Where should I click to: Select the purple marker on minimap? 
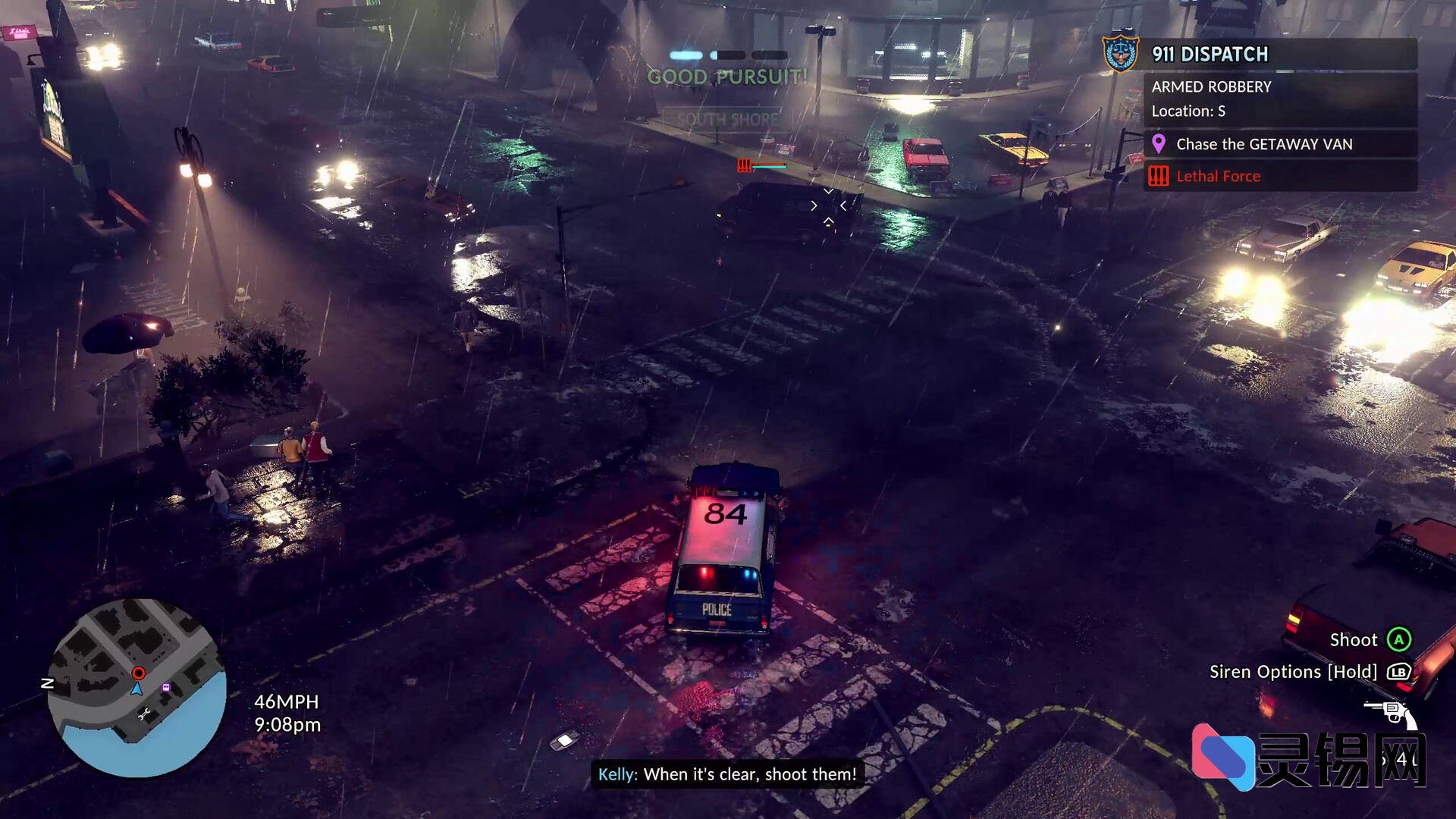tap(166, 687)
